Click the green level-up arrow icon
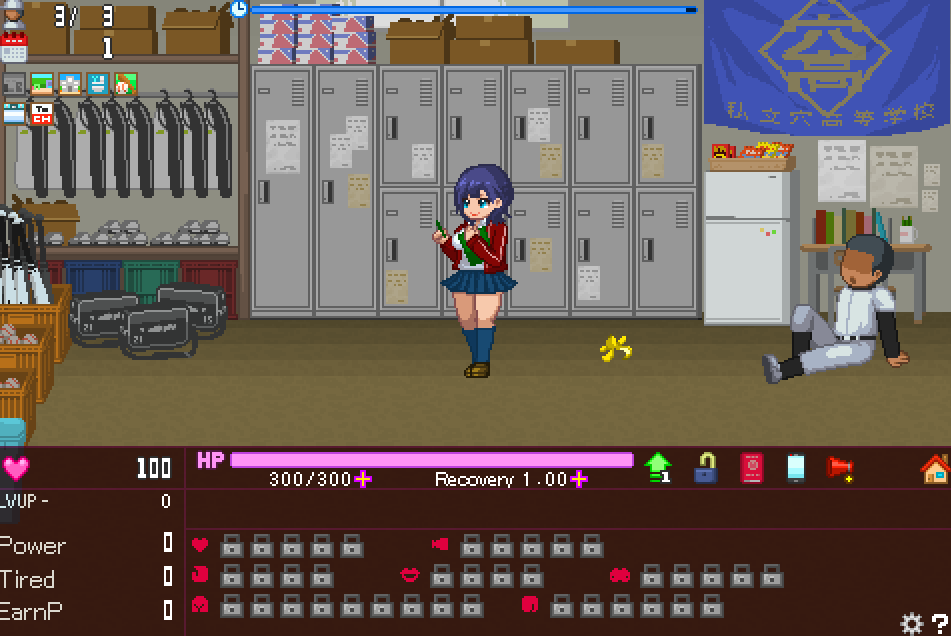 [657, 467]
